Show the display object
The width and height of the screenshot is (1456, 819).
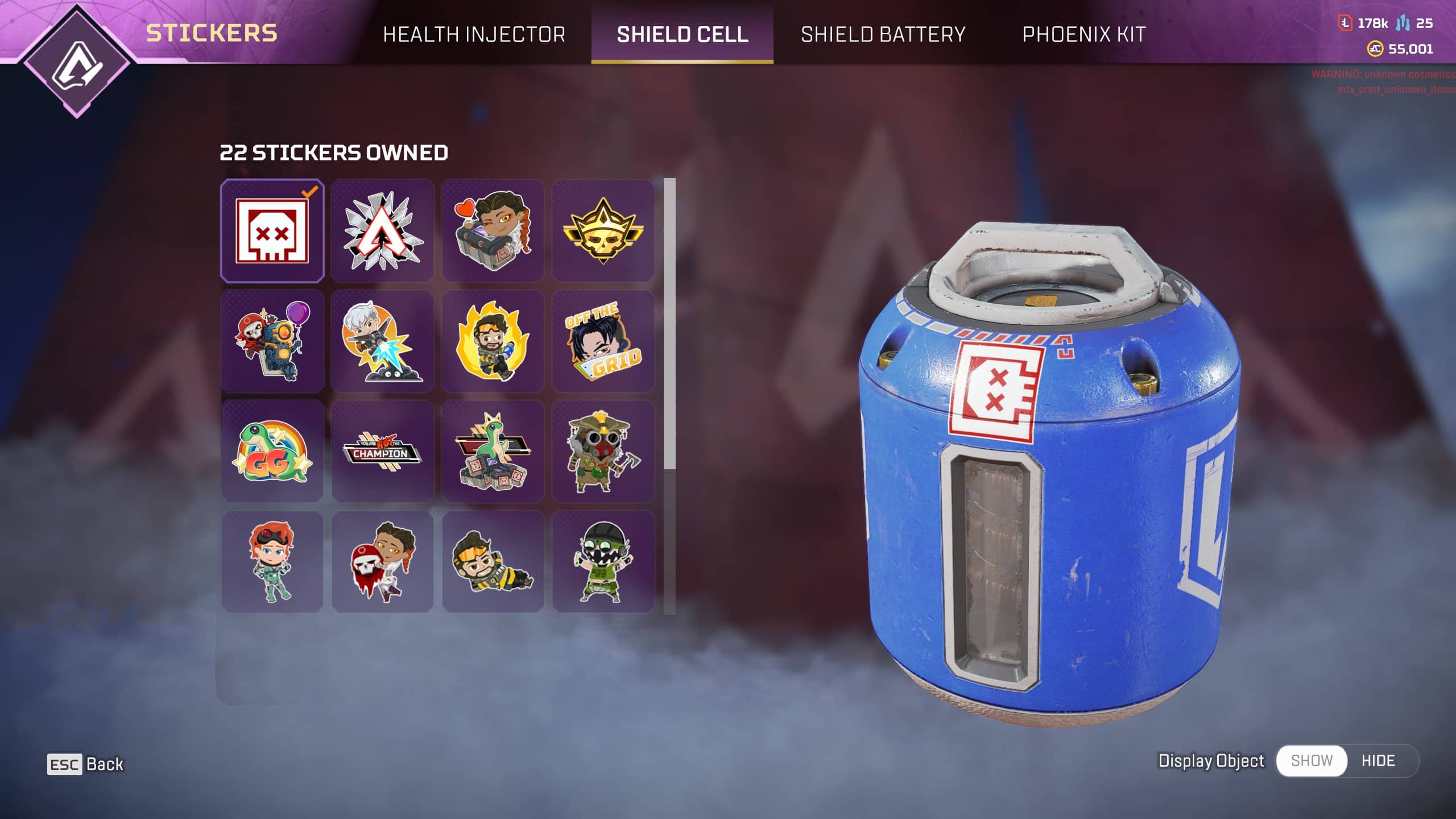[1312, 760]
